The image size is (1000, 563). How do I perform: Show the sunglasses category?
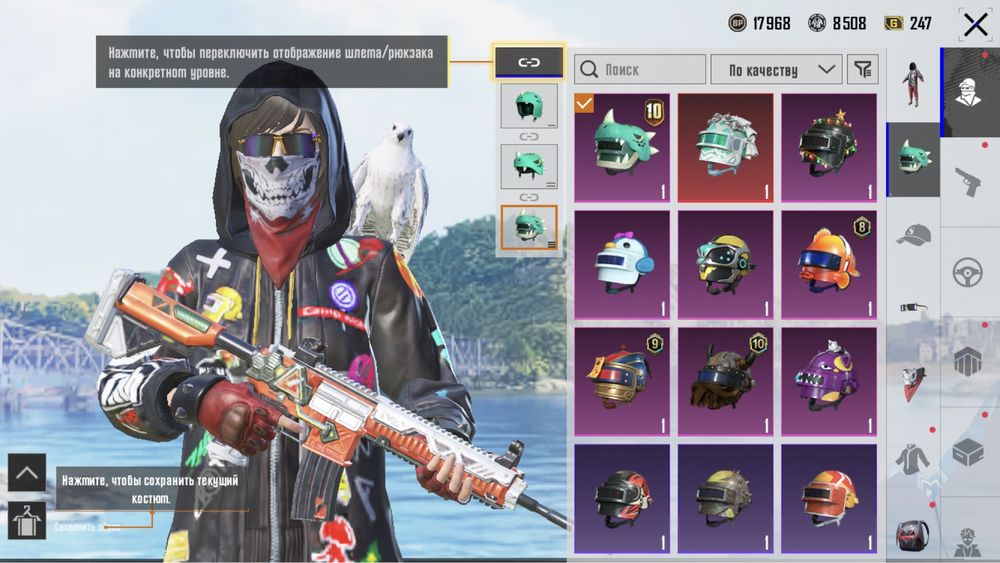point(912,307)
